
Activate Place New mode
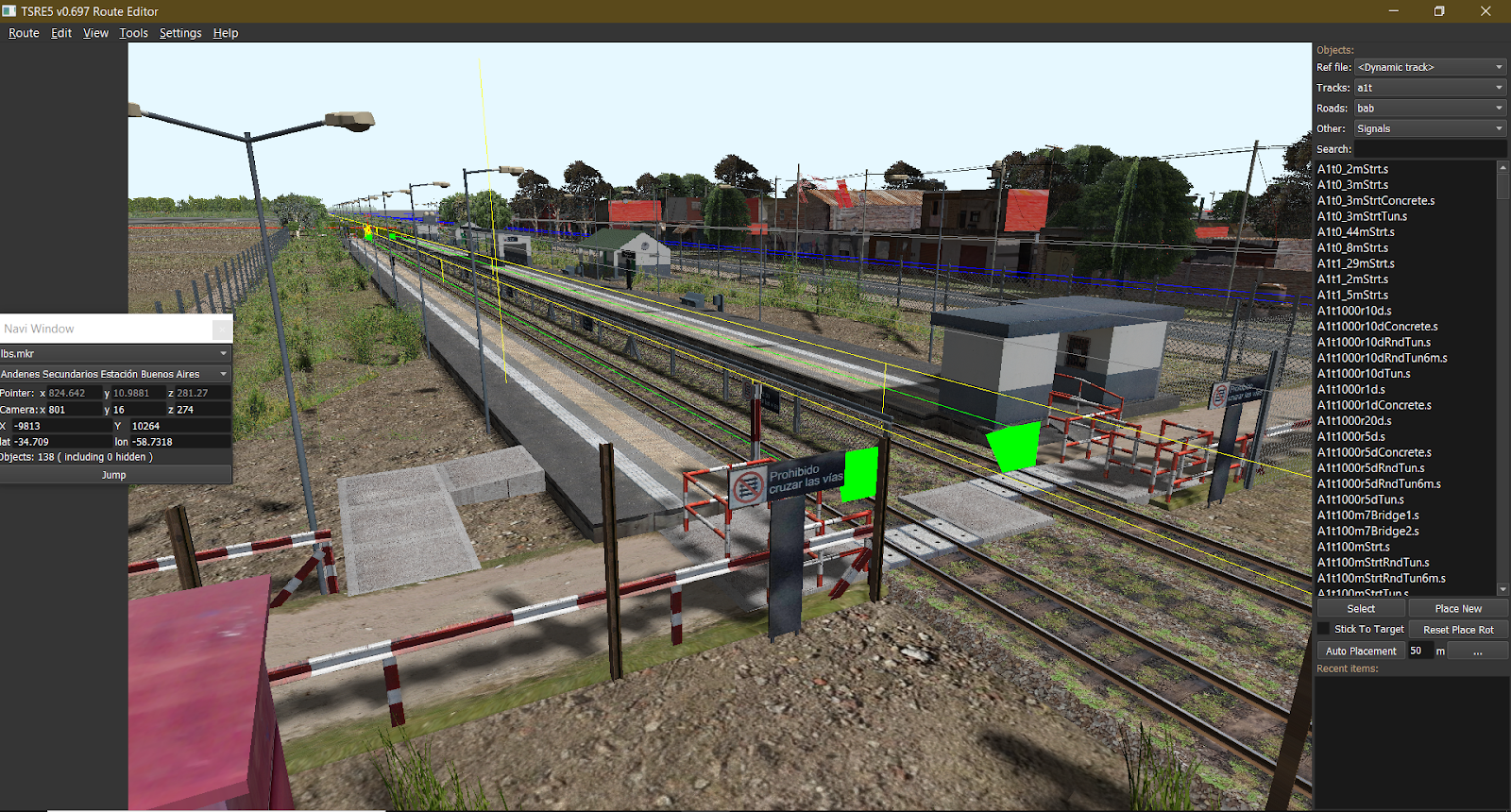pyautogui.click(x=1458, y=608)
